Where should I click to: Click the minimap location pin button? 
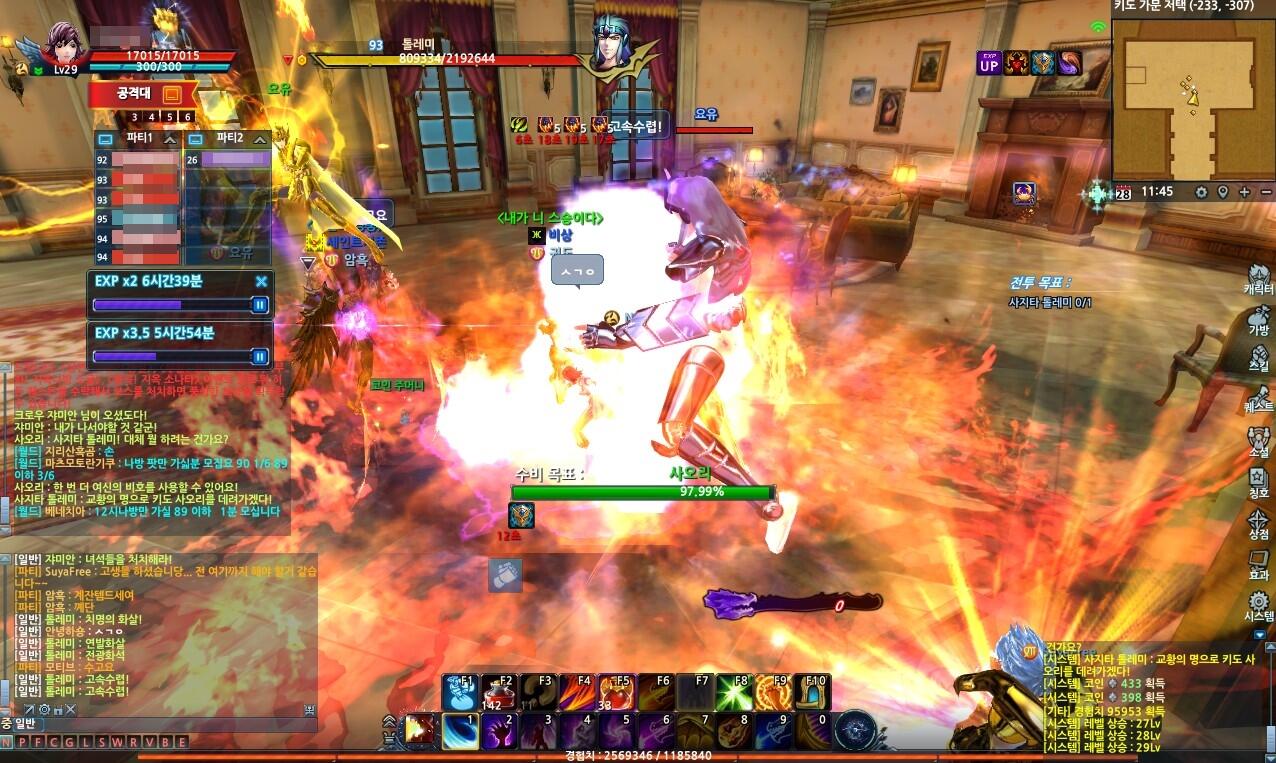click(x=1222, y=192)
